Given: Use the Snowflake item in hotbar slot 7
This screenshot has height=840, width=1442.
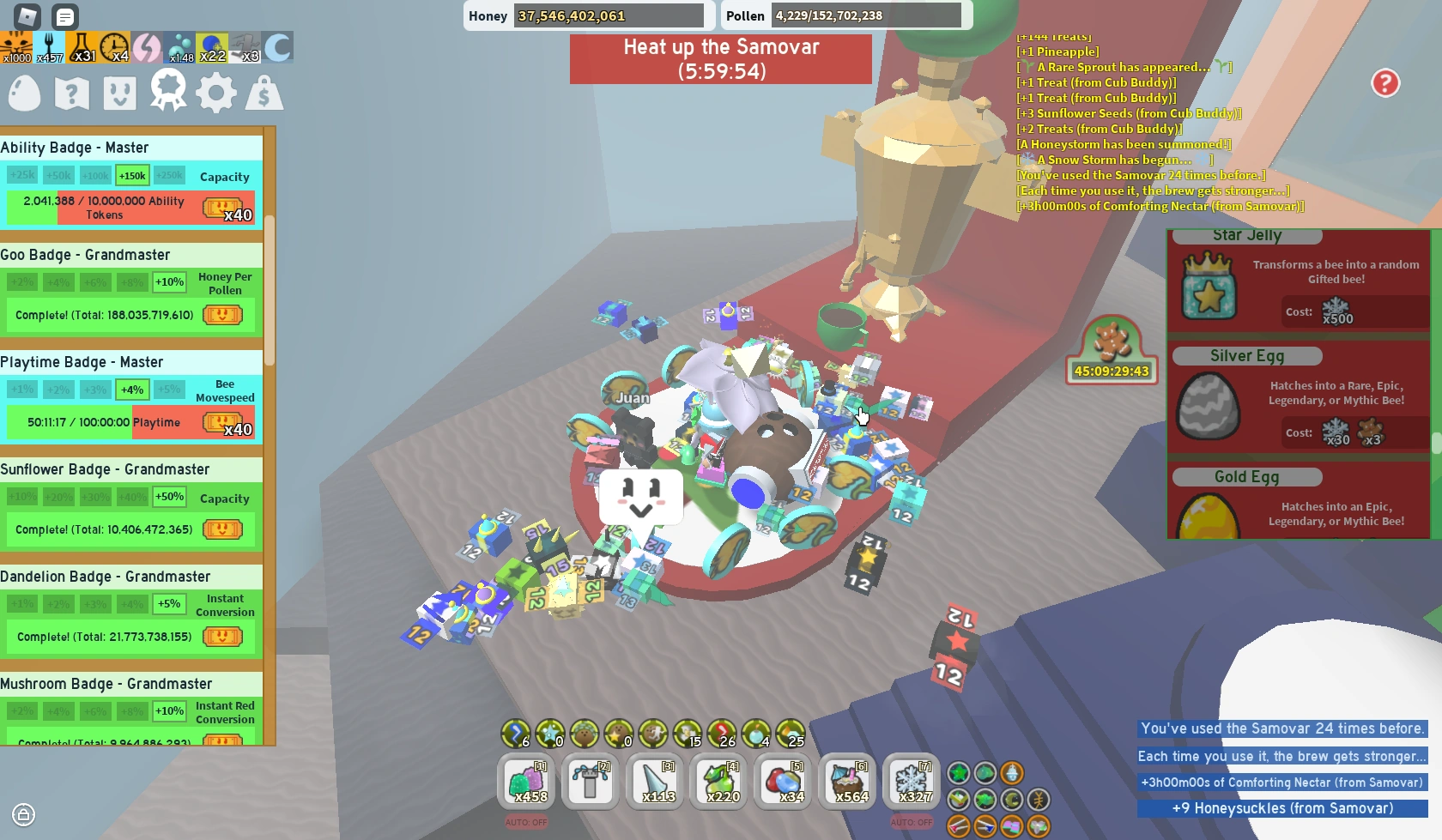Looking at the screenshot, I should (912, 782).
